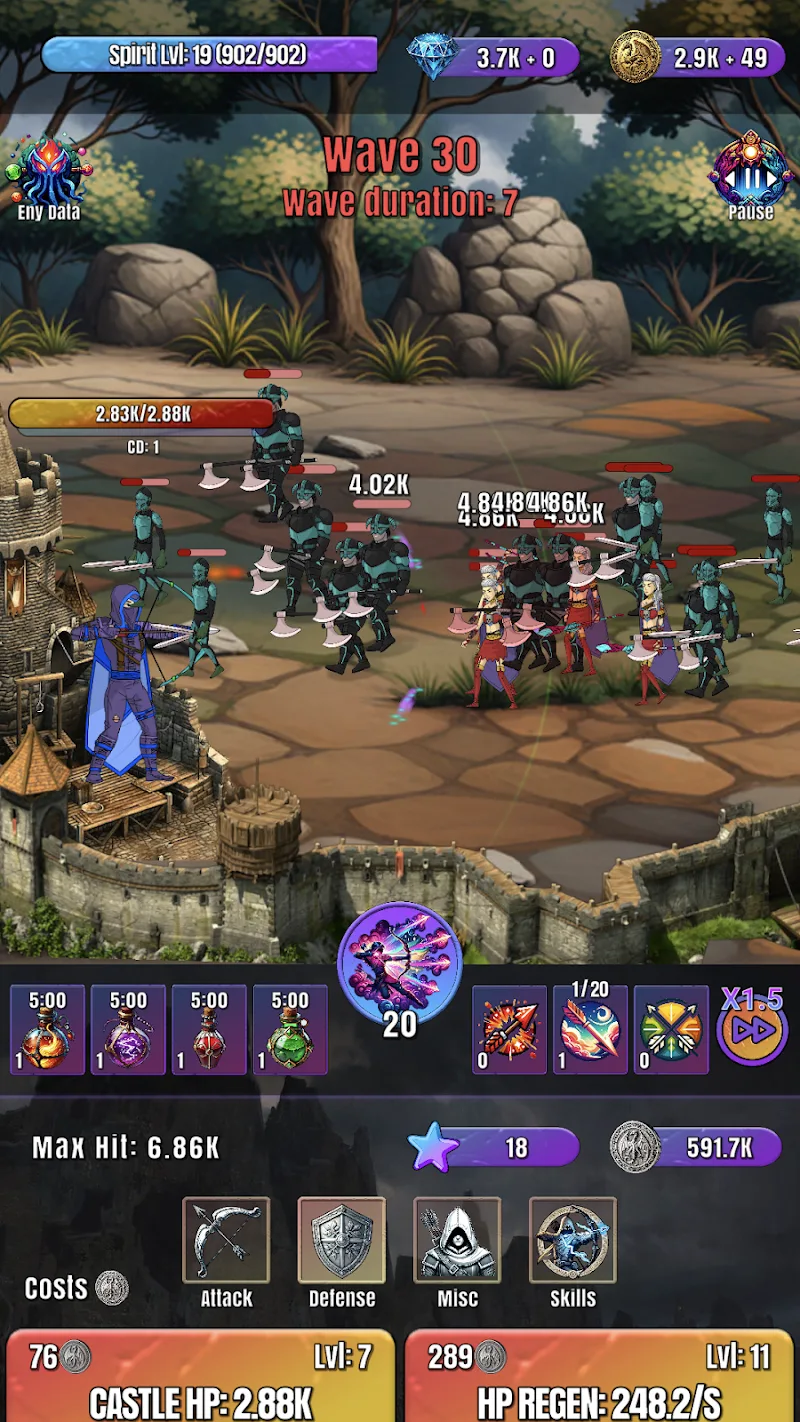Viewport: 800px width, 1422px height.
Task: Use the red potion
Action: click(x=209, y=1030)
